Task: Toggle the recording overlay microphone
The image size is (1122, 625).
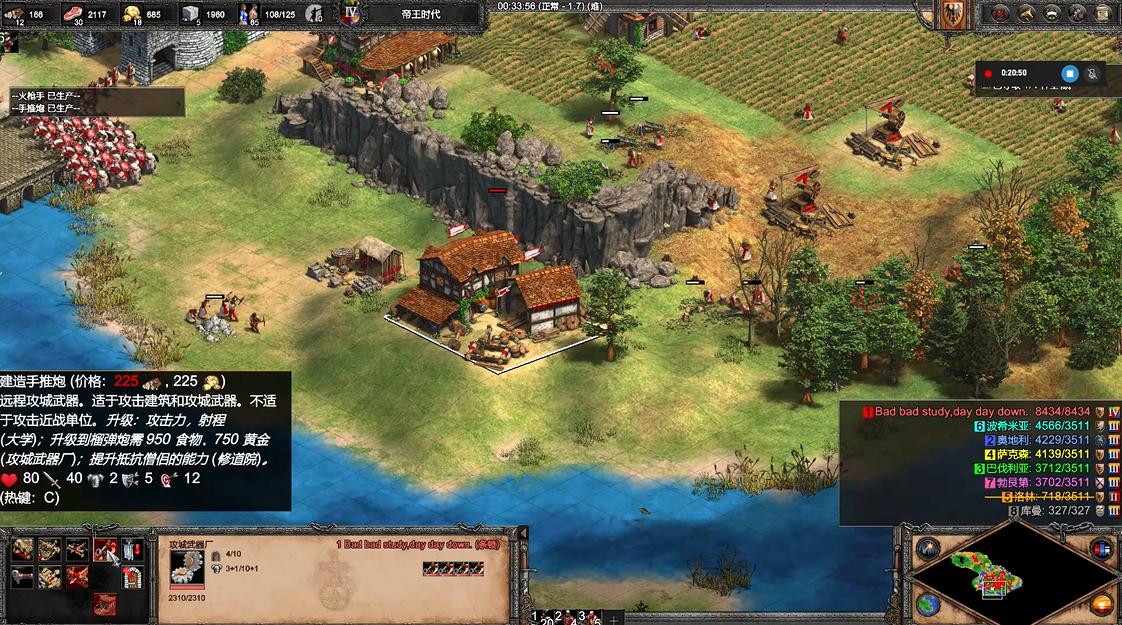Action: click(x=1093, y=73)
